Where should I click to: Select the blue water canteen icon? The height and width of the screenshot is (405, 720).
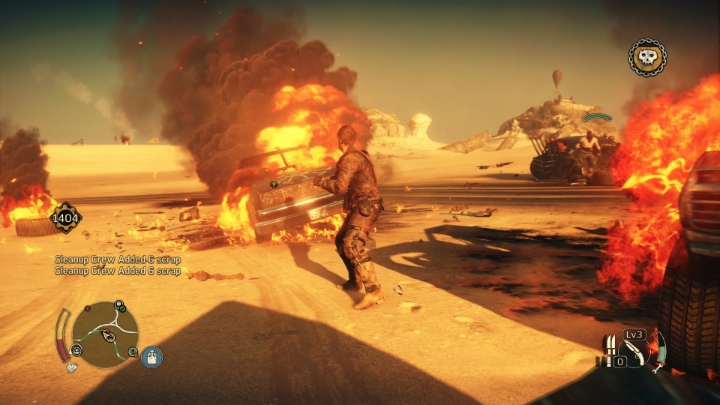(152, 356)
